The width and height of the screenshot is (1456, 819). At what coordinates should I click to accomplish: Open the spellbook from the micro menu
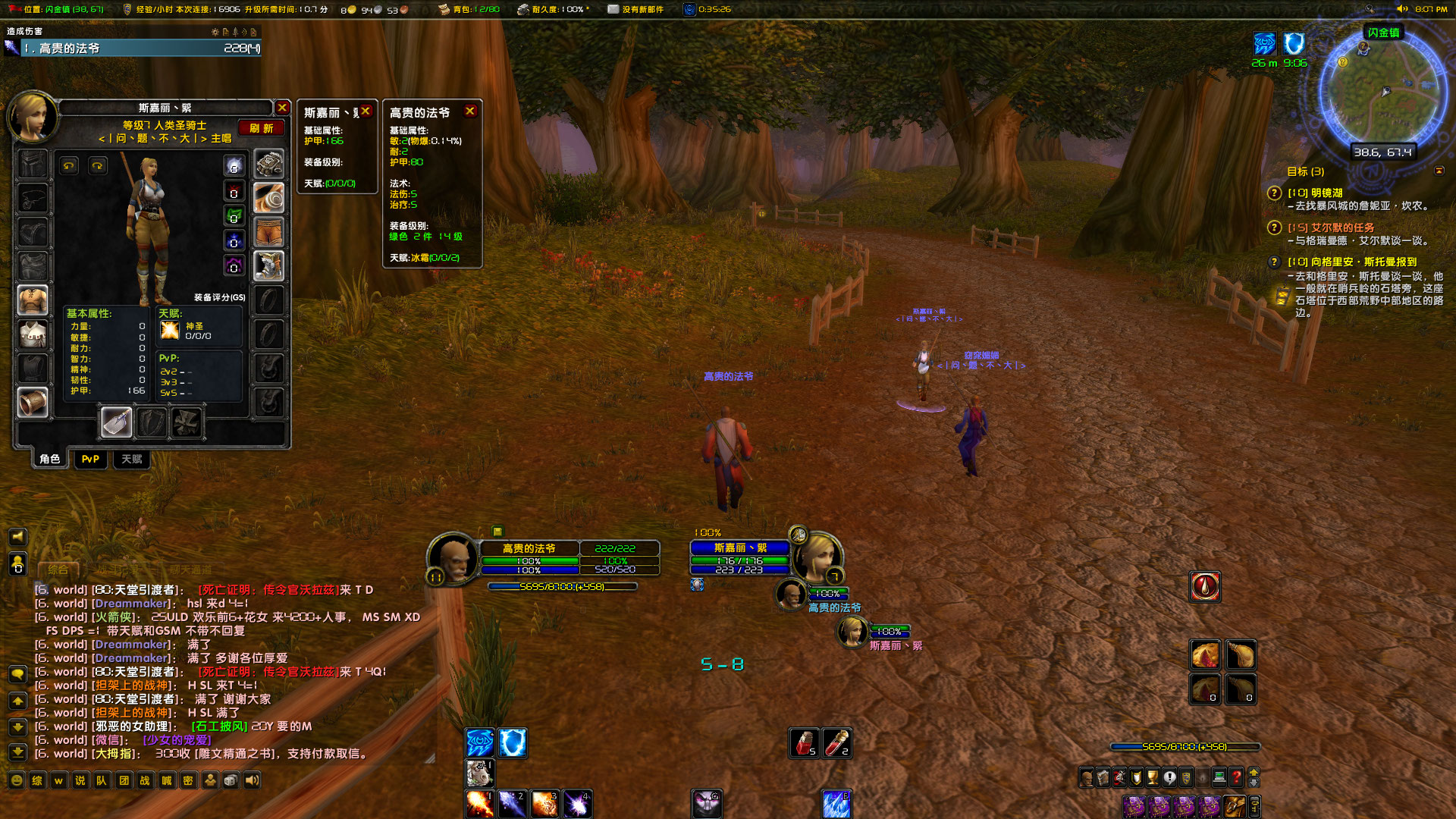[x=1103, y=778]
